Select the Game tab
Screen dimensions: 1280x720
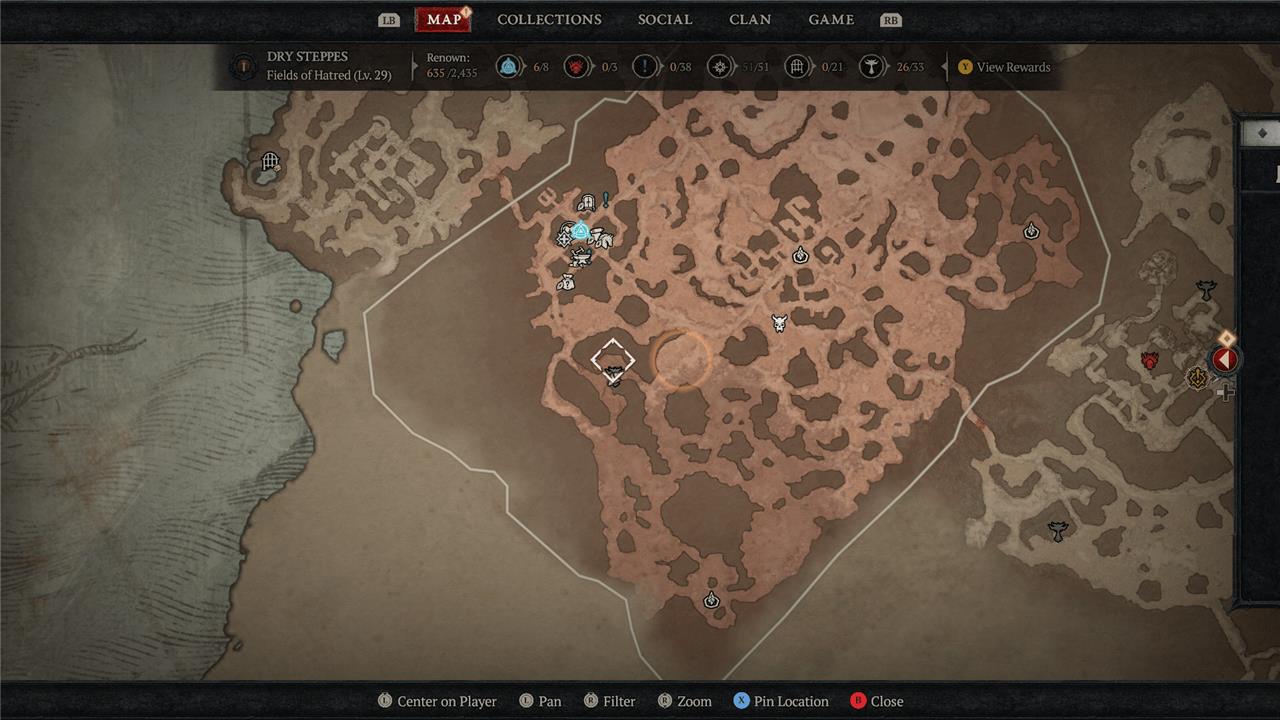[x=831, y=20]
